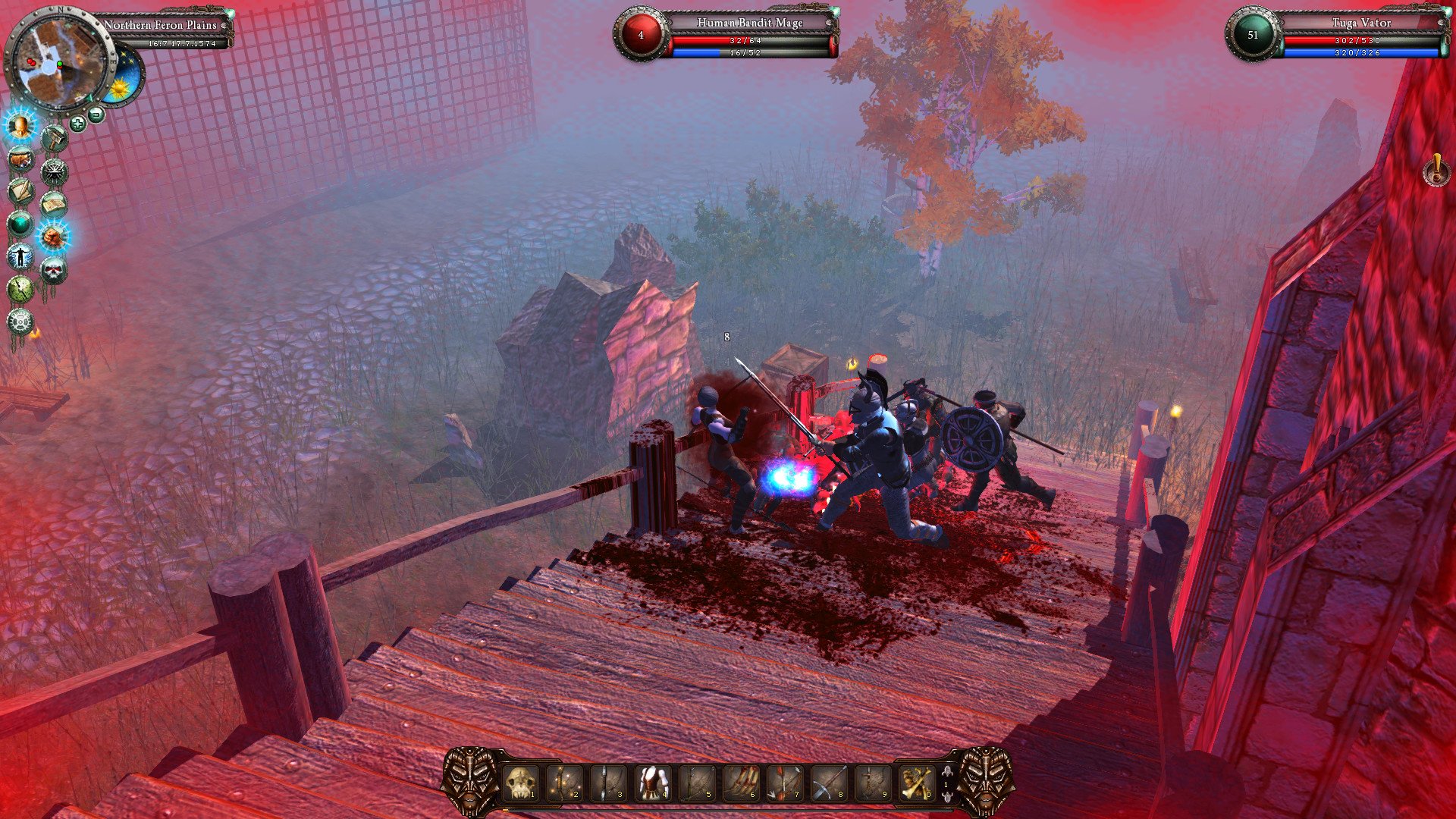
Task: Switch hotbars with the down arrow
Action: 947,799
